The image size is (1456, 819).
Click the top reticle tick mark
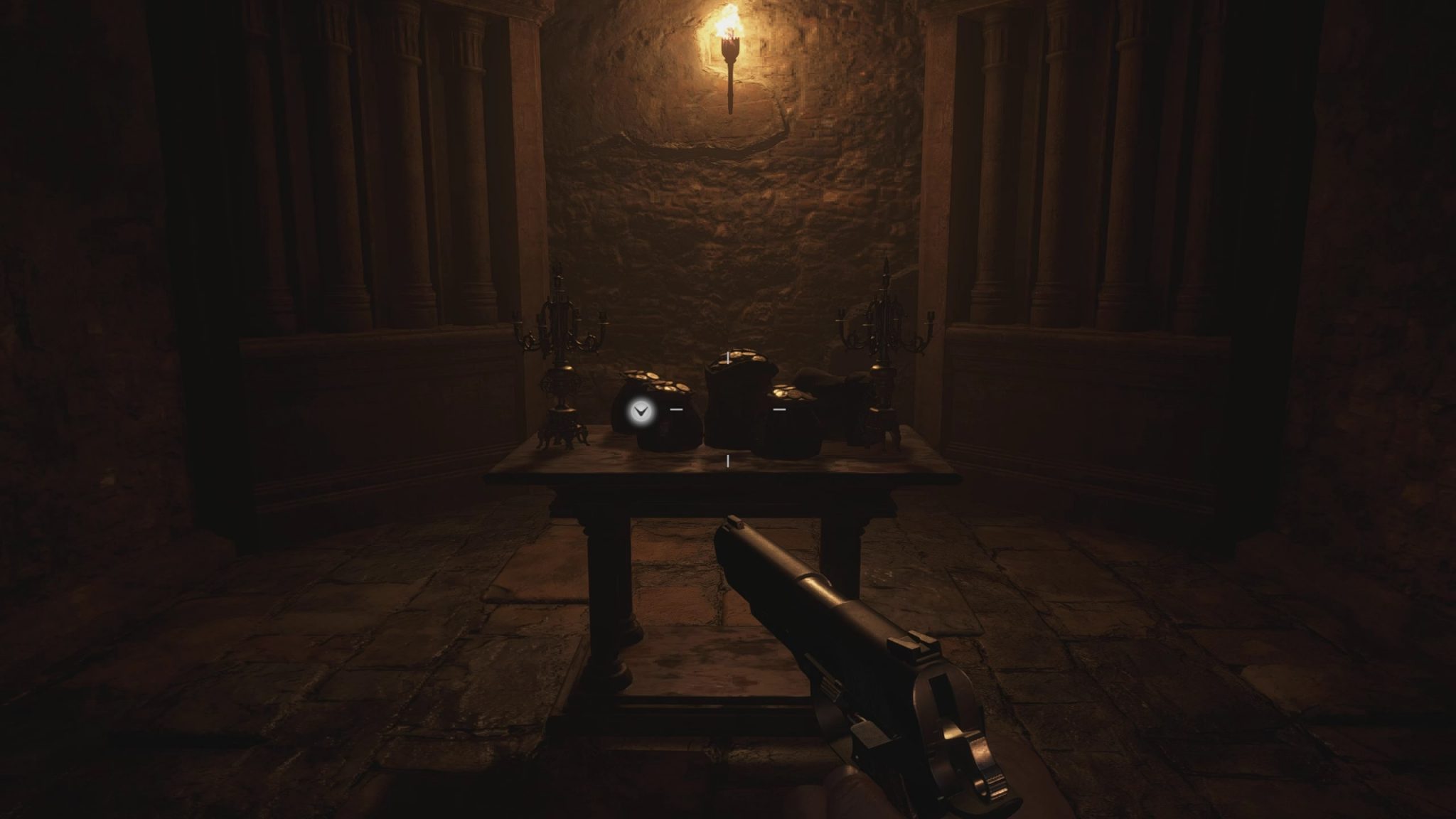click(x=728, y=358)
